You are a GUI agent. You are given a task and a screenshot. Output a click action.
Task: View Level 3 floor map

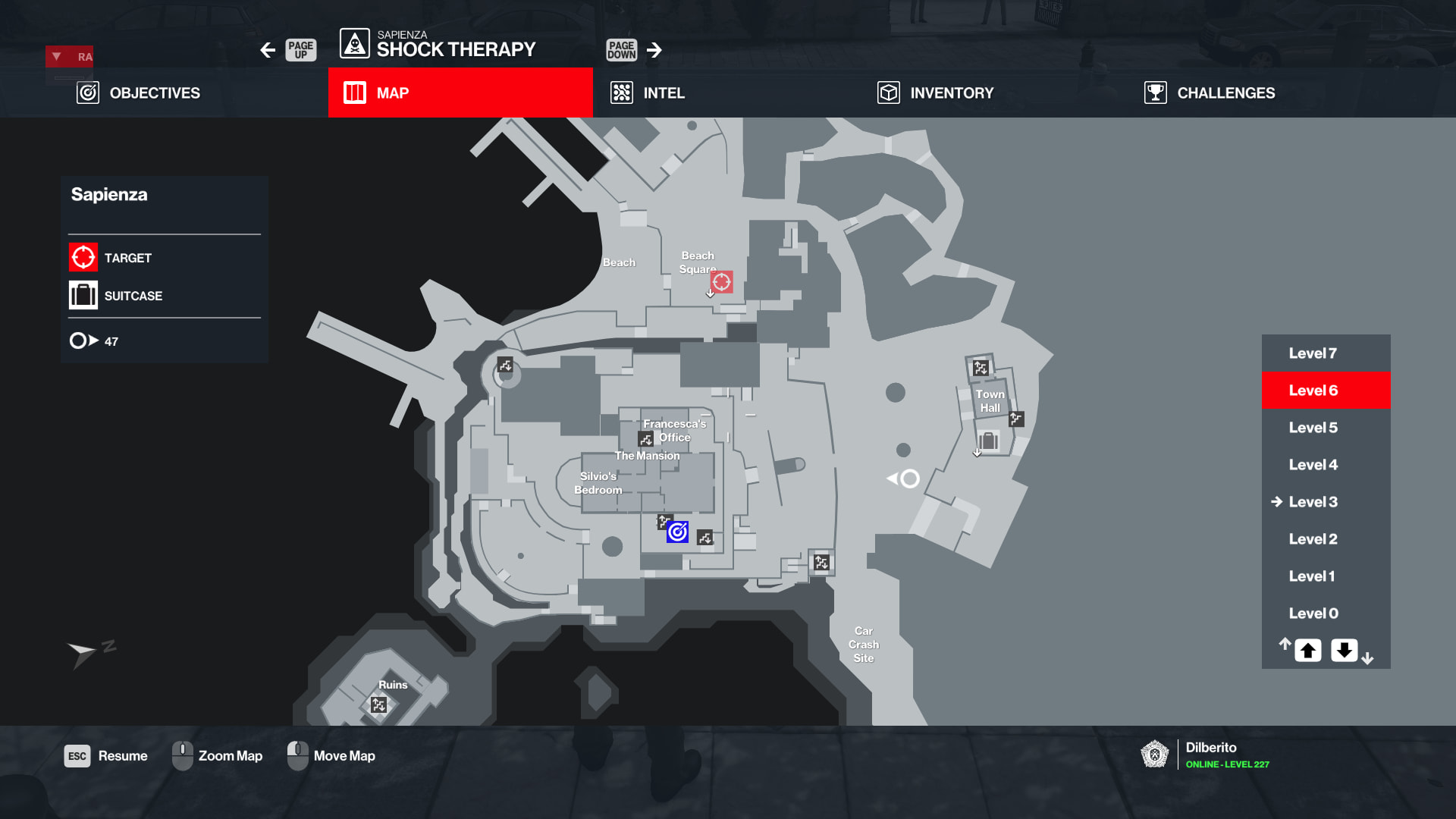[x=1313, y=502]
